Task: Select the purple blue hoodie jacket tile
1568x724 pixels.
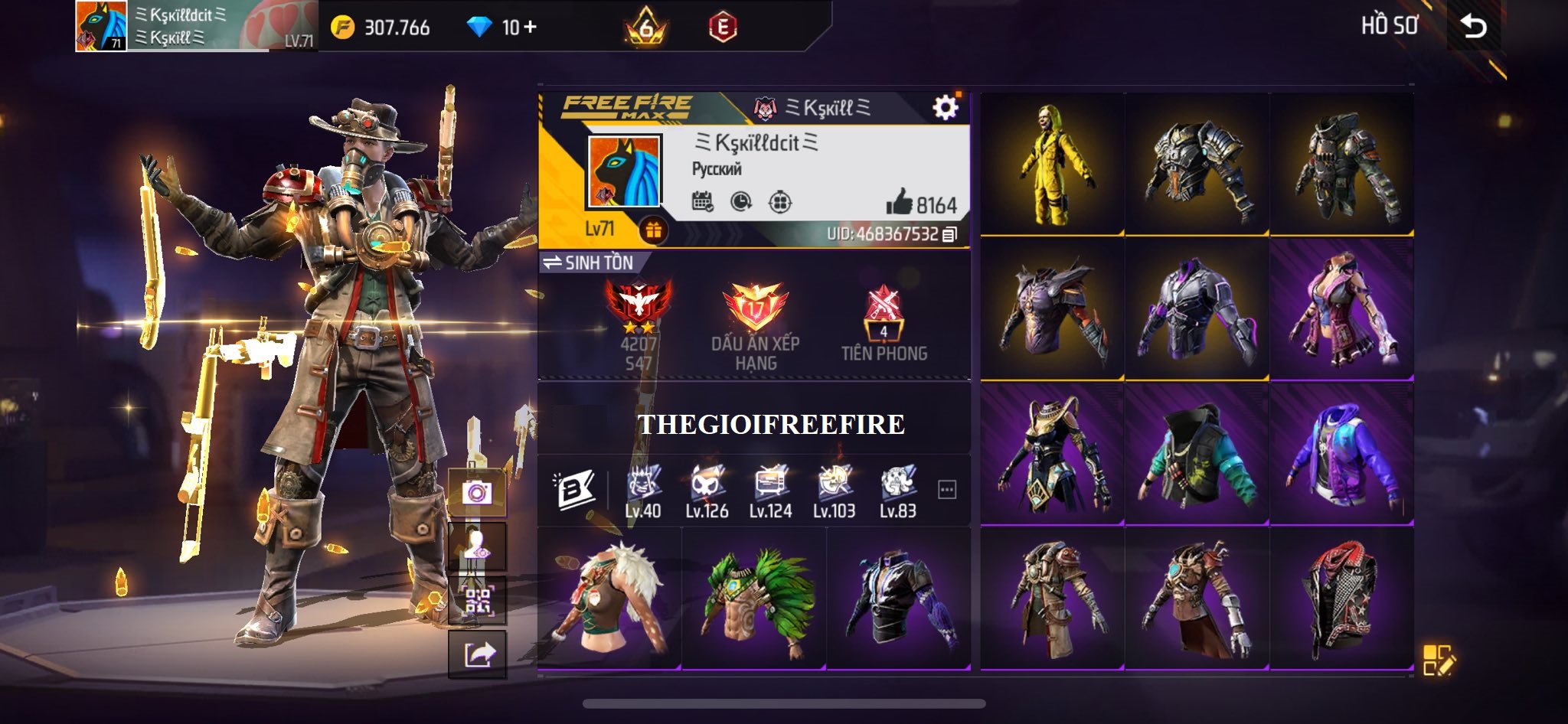Action: tap(1341, 455)
